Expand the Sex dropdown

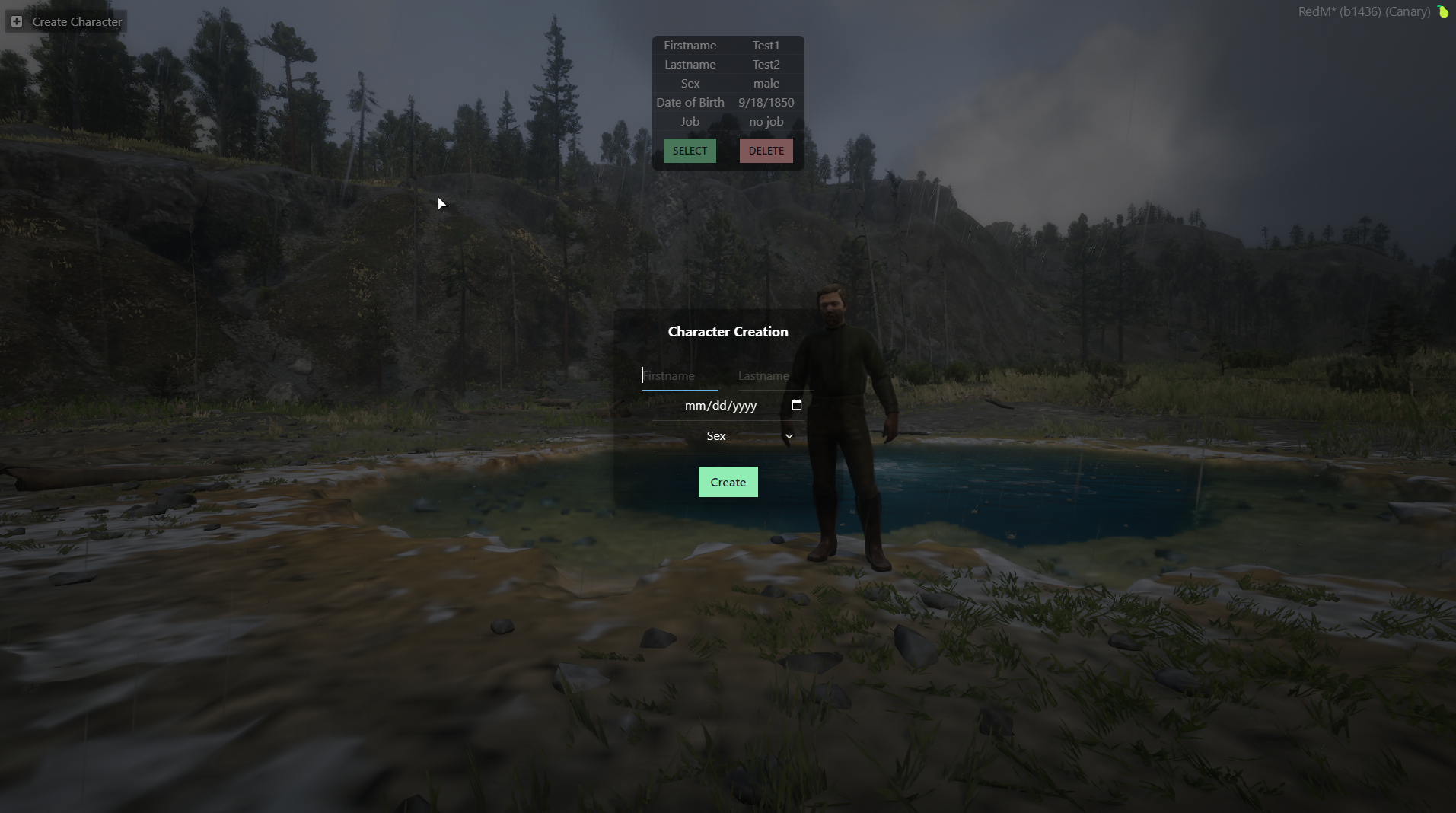point(728,436)
